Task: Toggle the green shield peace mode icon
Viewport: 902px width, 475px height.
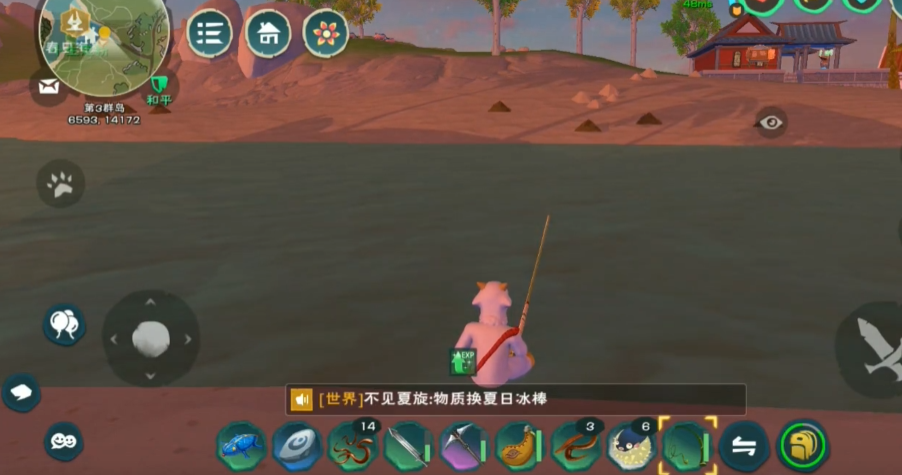Action: click(x=158, y=85)
